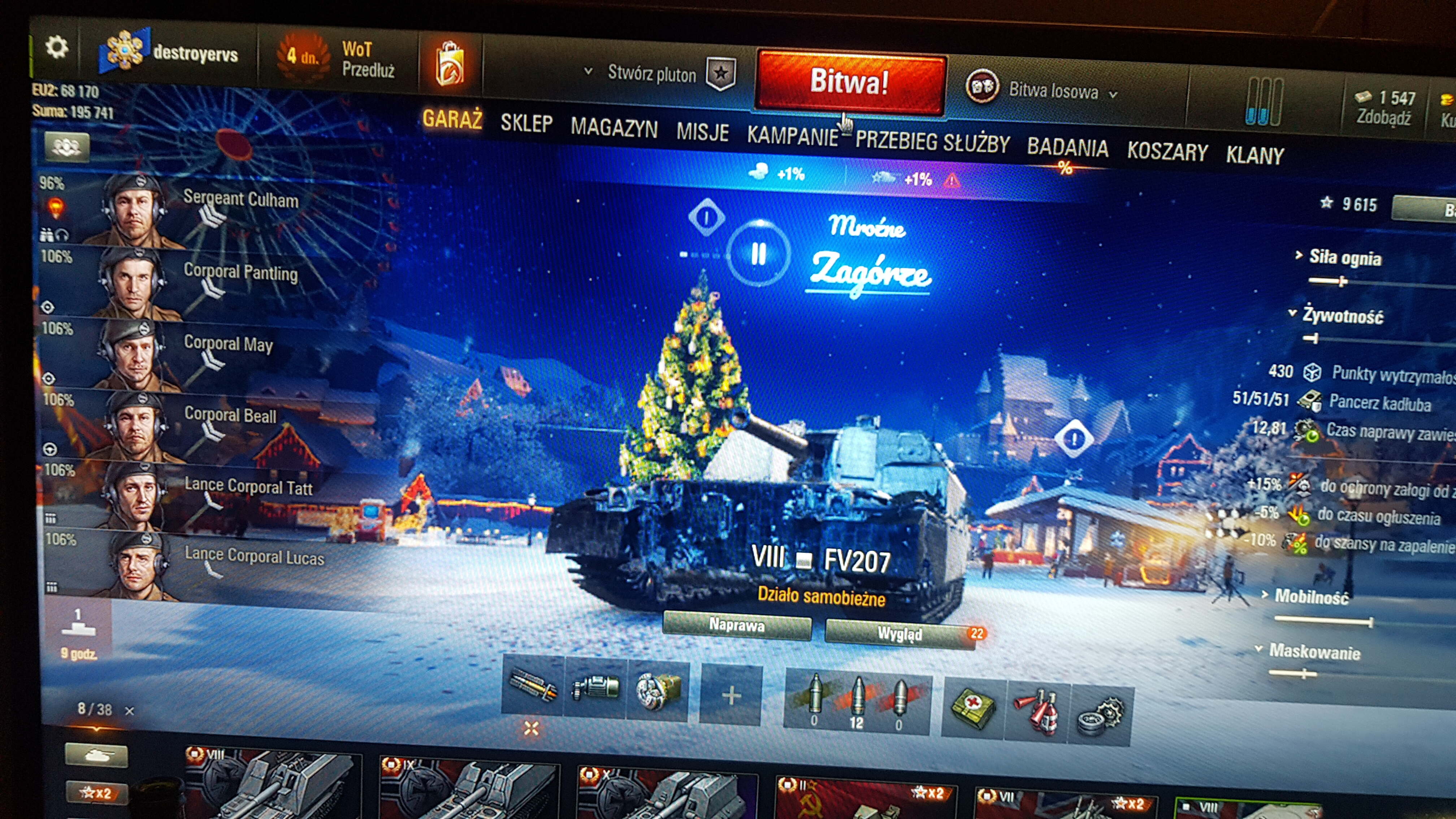This screenshot has height=819, width=1456.
Task: Open the Bitwa losowa battle mode dropdown
Action: click(1054, 92)
